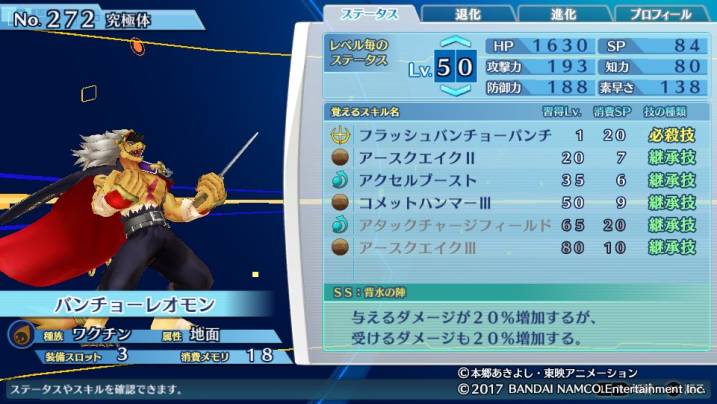Screen dimensions: 717x404
Task: Show the プロフィール tab
Action: (x=659, y=14)
